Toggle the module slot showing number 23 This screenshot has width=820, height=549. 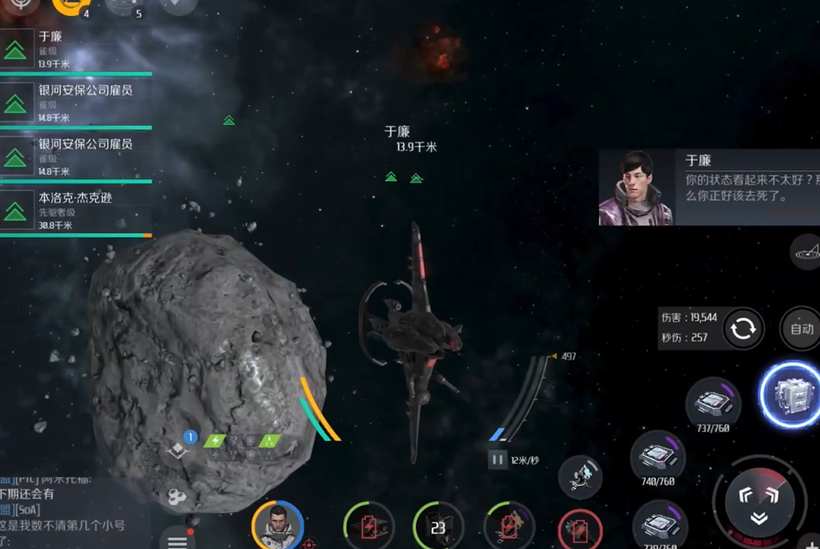(x=438, y=526)
